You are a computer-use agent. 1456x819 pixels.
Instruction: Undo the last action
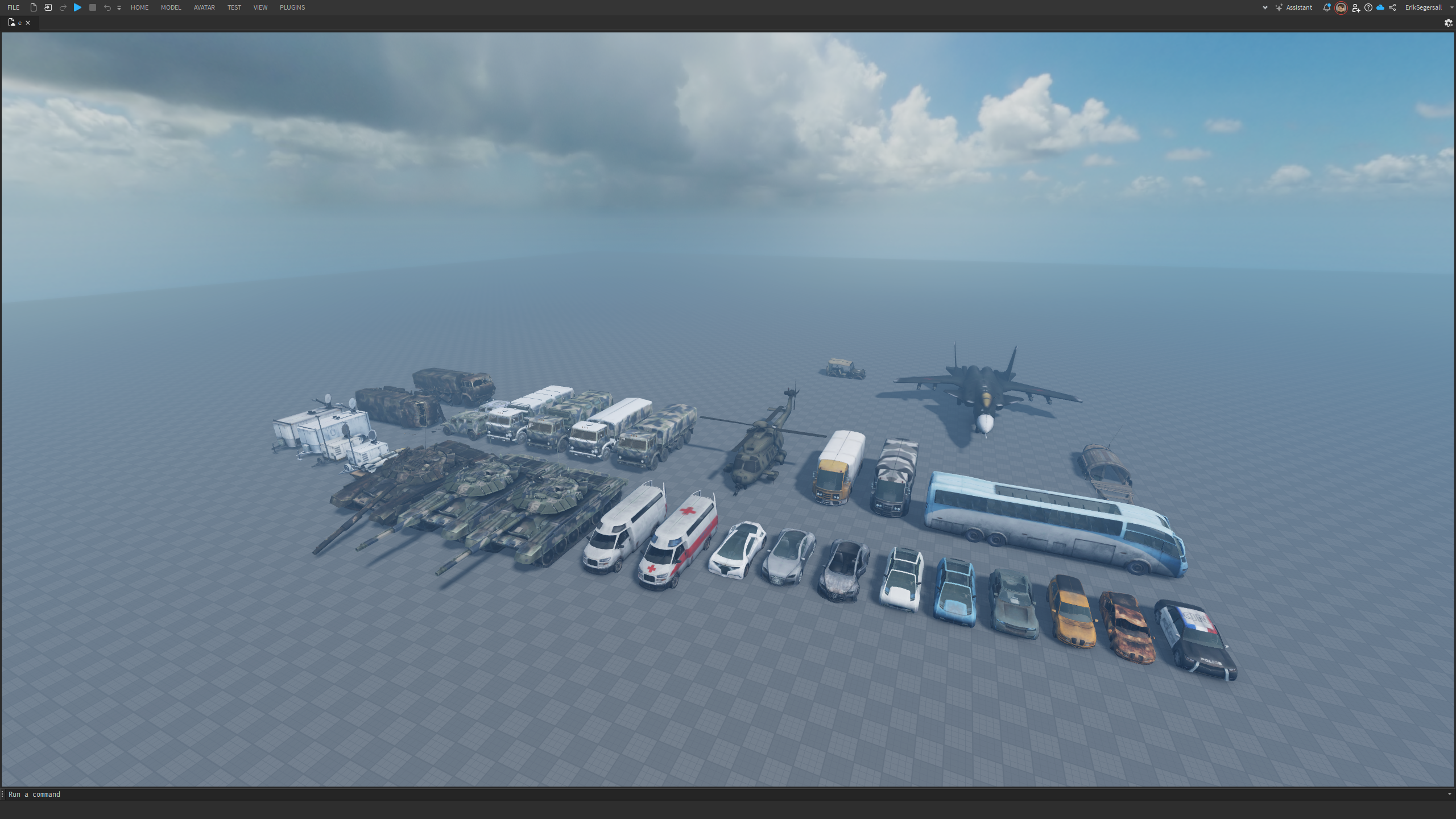(107, 7)
